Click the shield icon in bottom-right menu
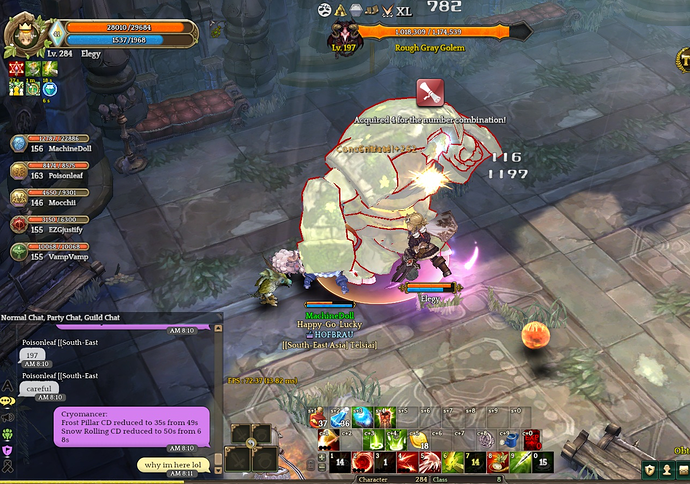This screenshot has width=690, height=484. [650, 470]
